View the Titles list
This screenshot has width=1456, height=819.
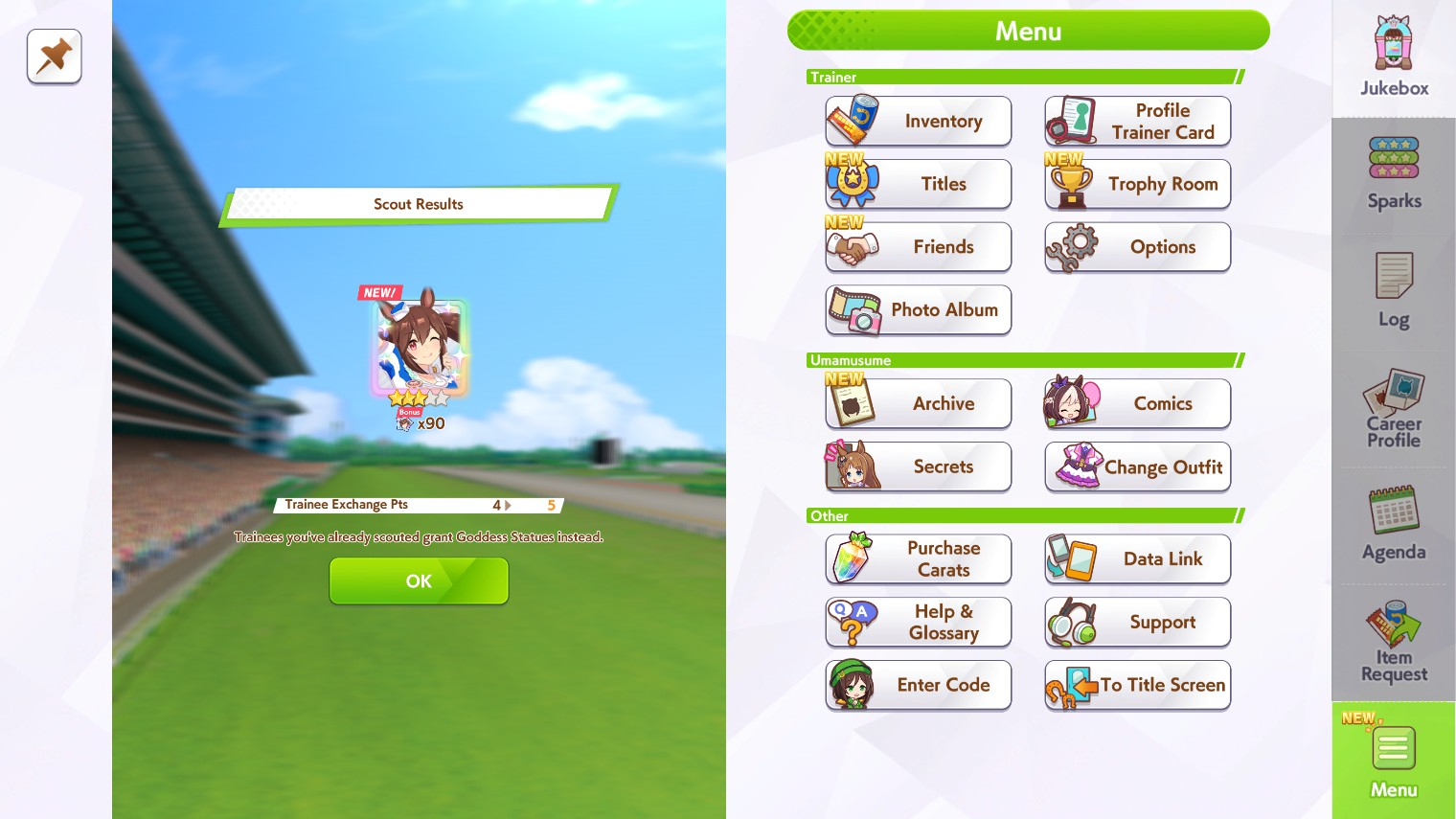[918, 184]
